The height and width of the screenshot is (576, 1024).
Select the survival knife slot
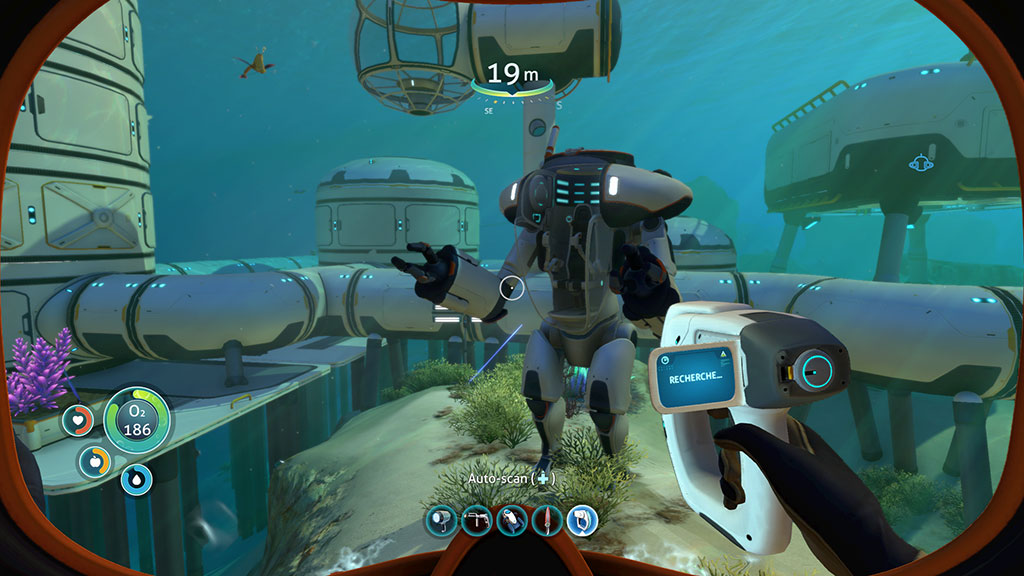click(x=546, y=519)
